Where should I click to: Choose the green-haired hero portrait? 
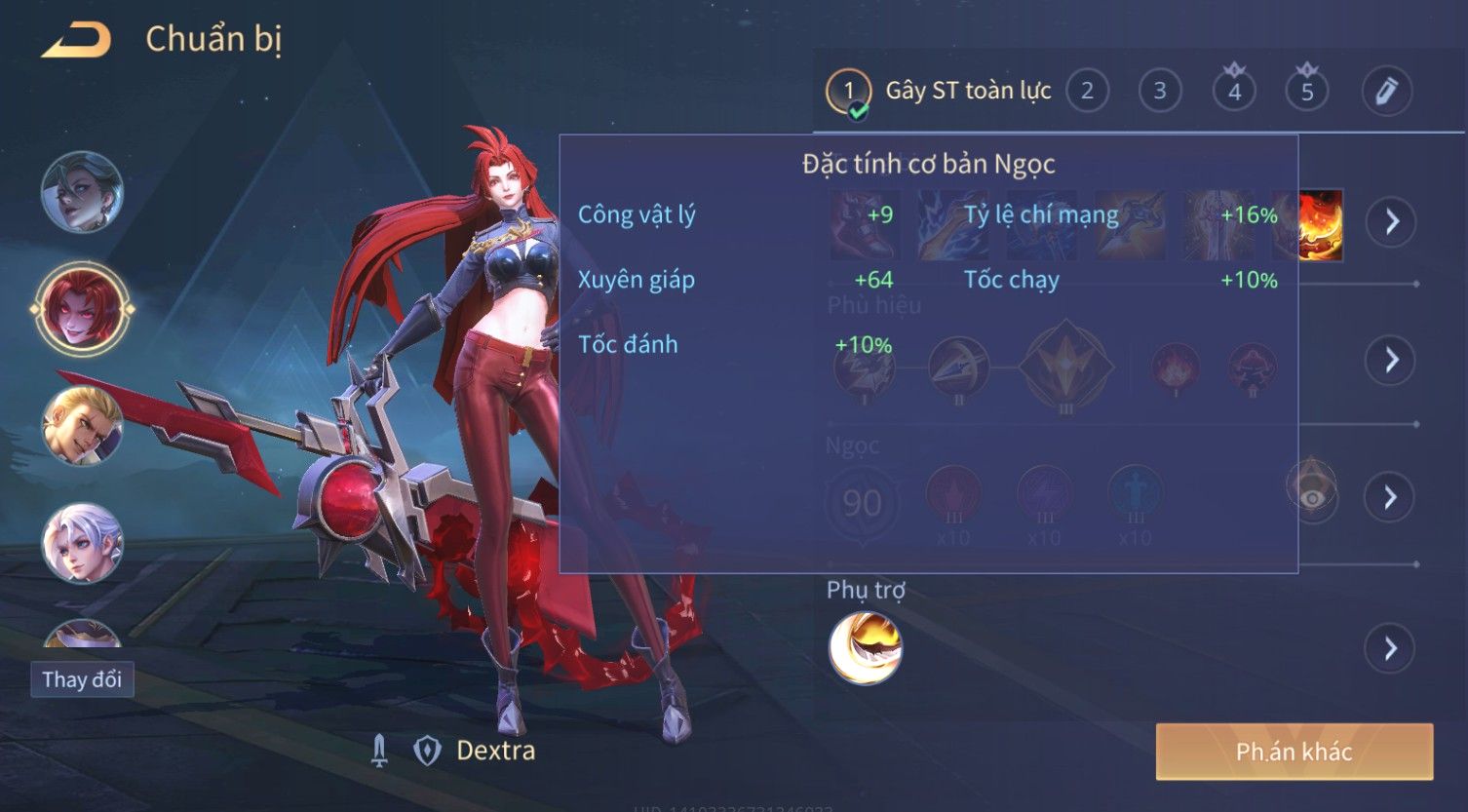(82, 192)
